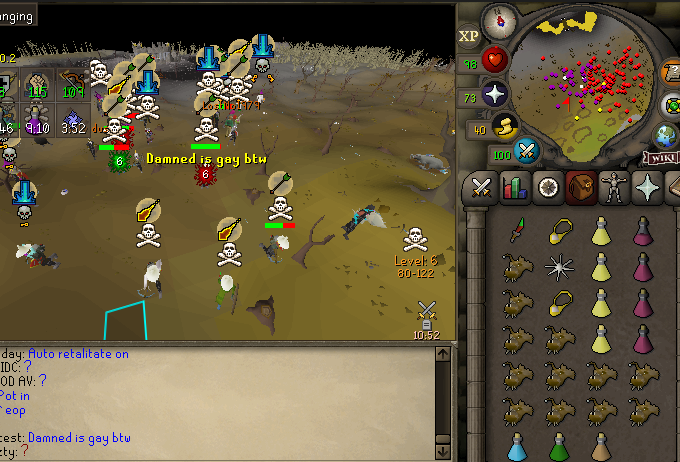Open the Quest List tab
Viewport: 680px width, 462px height.
pos(548,188)
